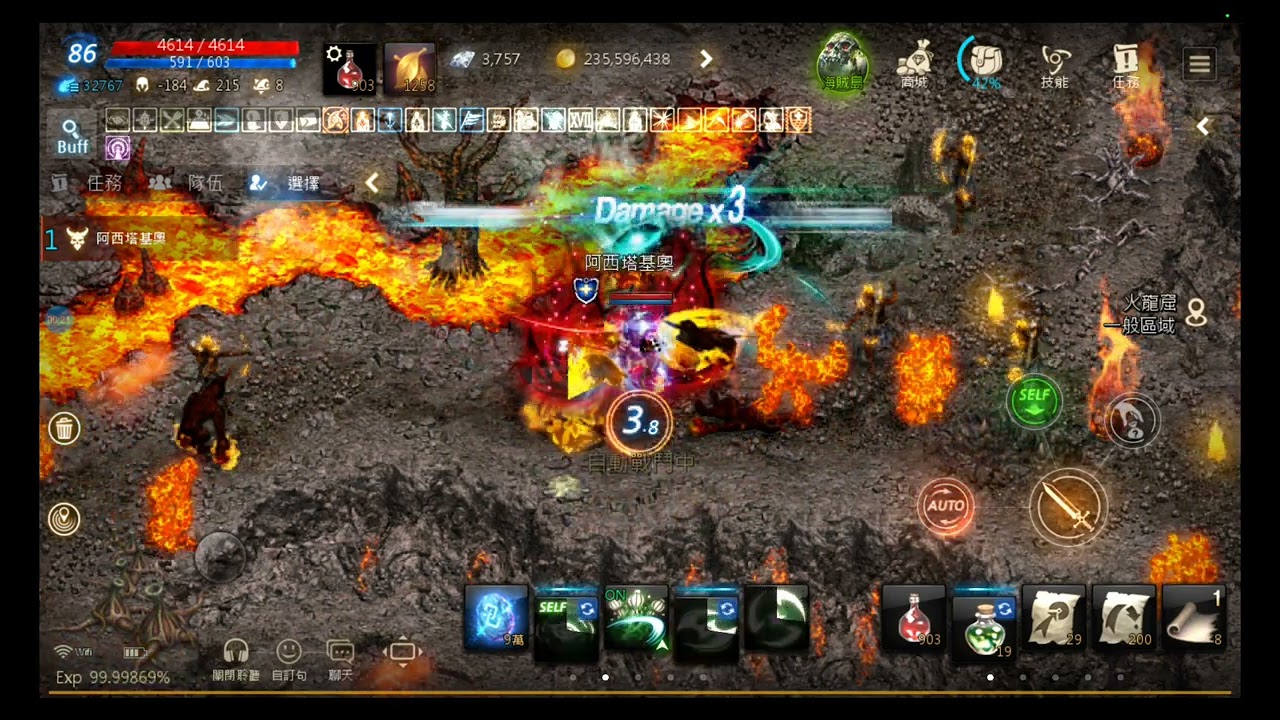
Task: Open the hamburger main menu
Action: [1200, 64]
